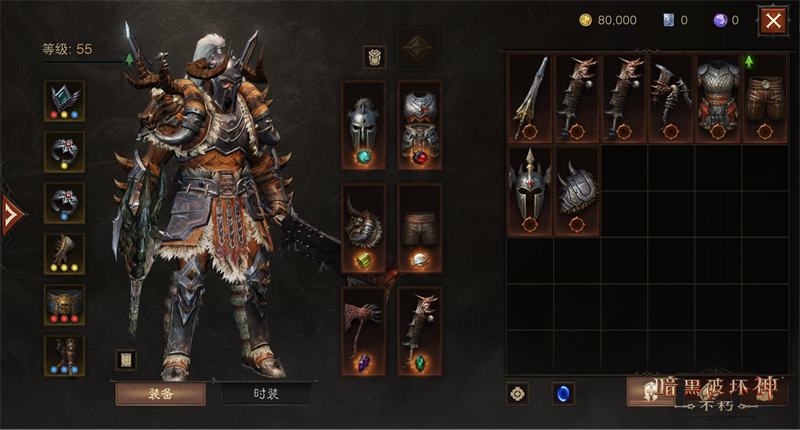Select the spear in the bag
800x430 pixels.
point(530,97)
